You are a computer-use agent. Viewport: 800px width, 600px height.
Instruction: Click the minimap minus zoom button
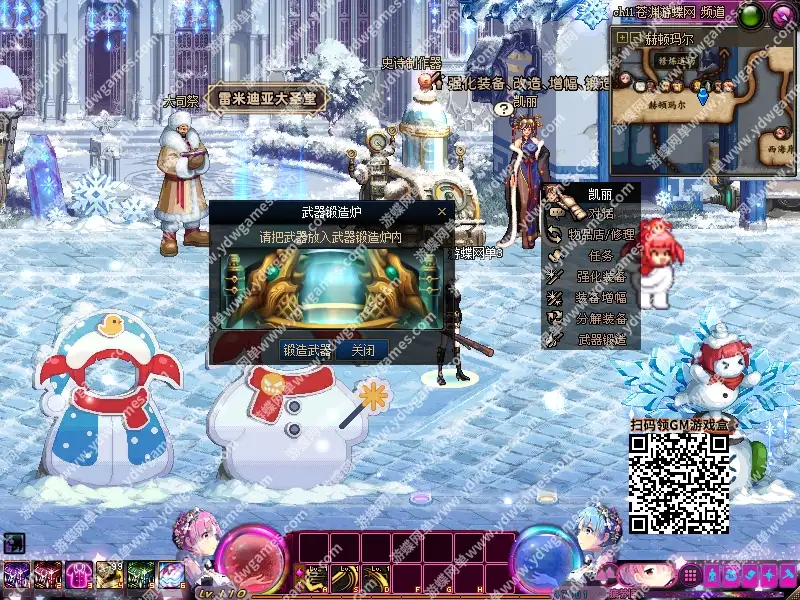[635, 37]
